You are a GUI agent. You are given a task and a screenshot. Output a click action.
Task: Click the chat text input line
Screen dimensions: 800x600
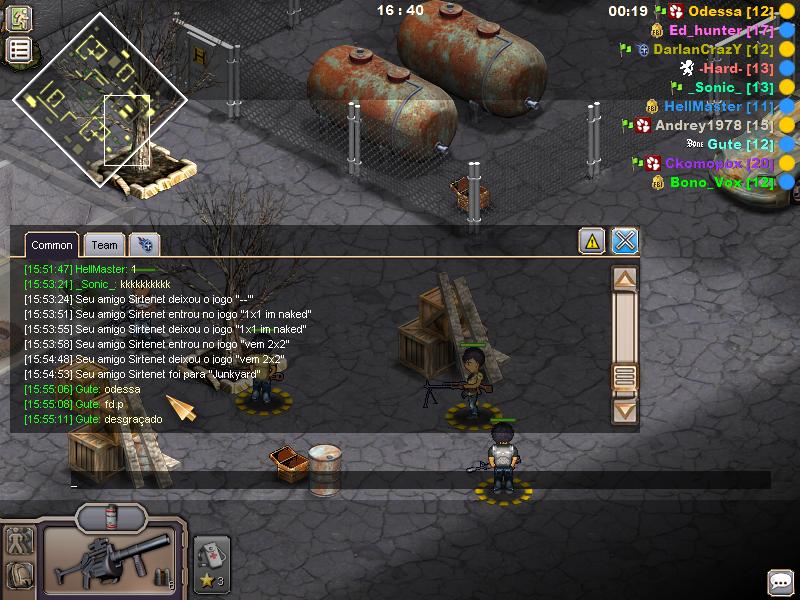pos(400,481)
